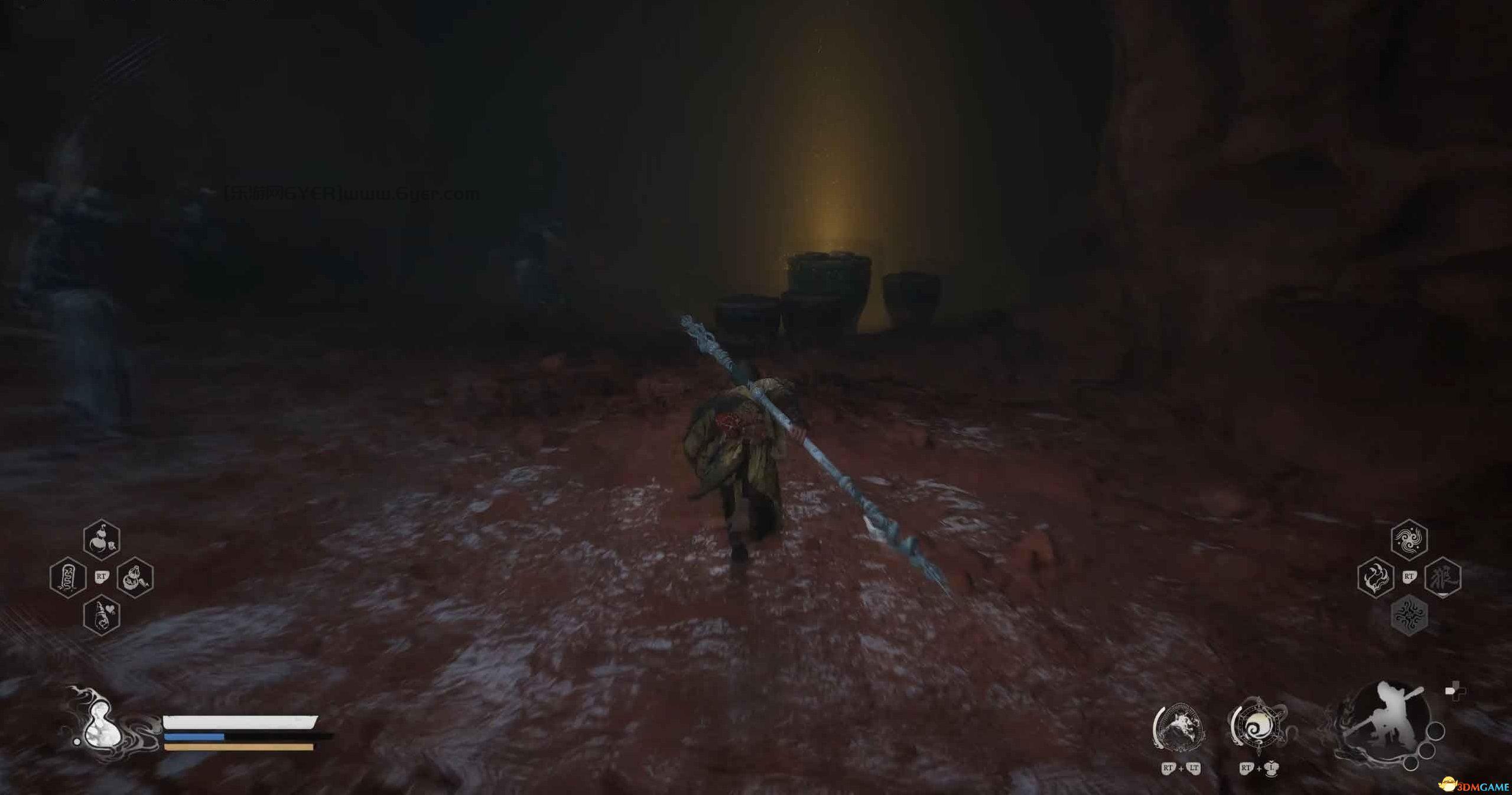Cast the swirling wind spell
Screen dimensions: 1512x795
pyautogui.click(x=1409, y=539)
